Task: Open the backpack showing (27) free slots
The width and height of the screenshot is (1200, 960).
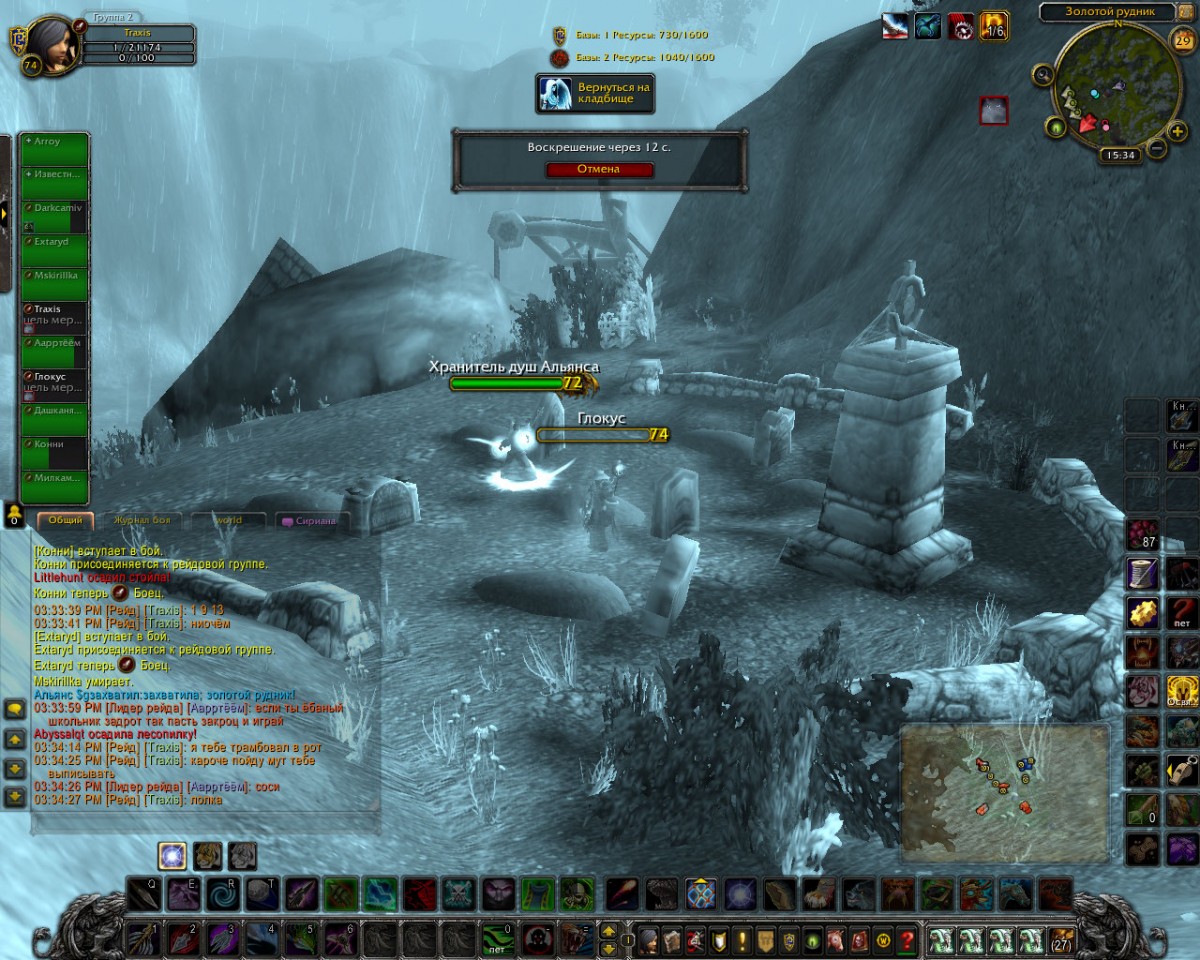Action: pos(1061,940)
